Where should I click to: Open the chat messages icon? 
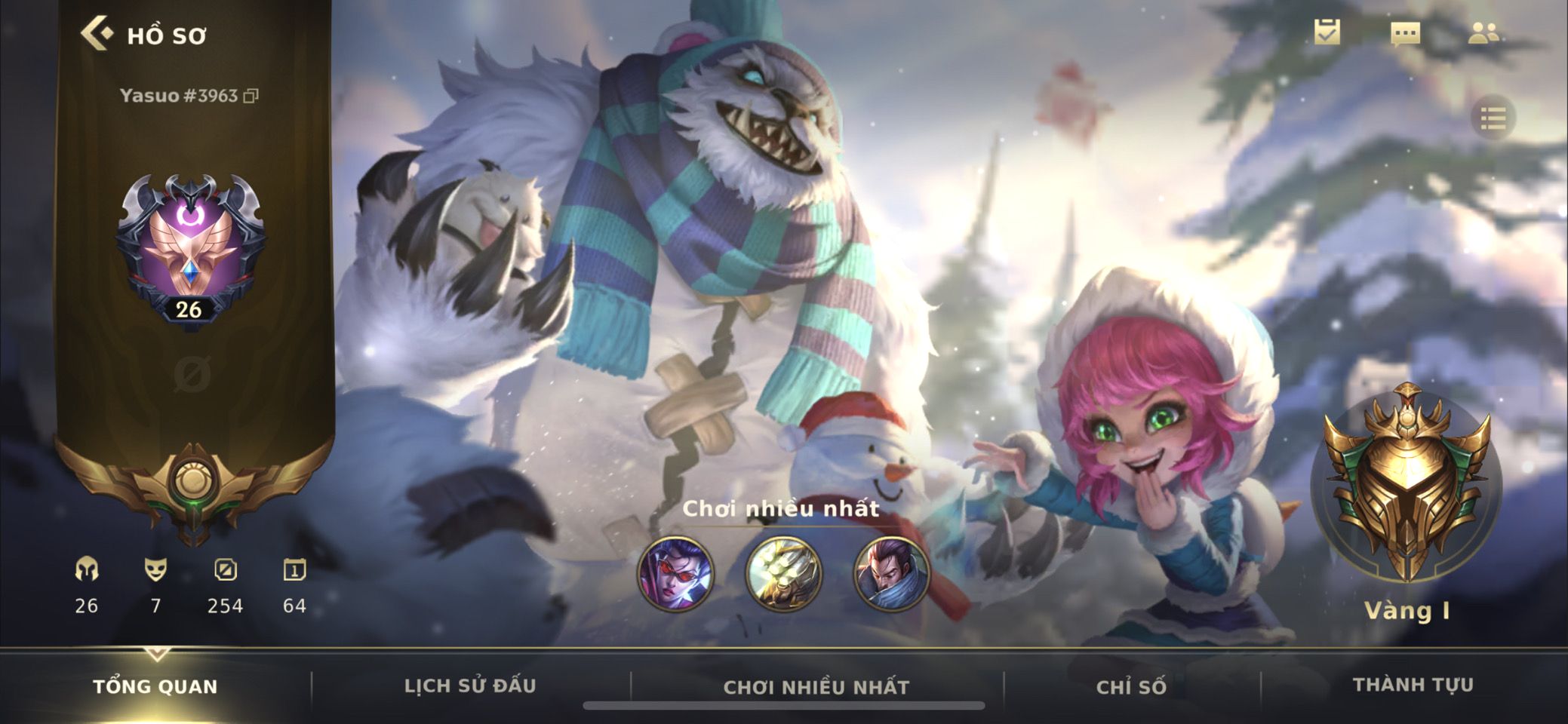[1405, 33]
